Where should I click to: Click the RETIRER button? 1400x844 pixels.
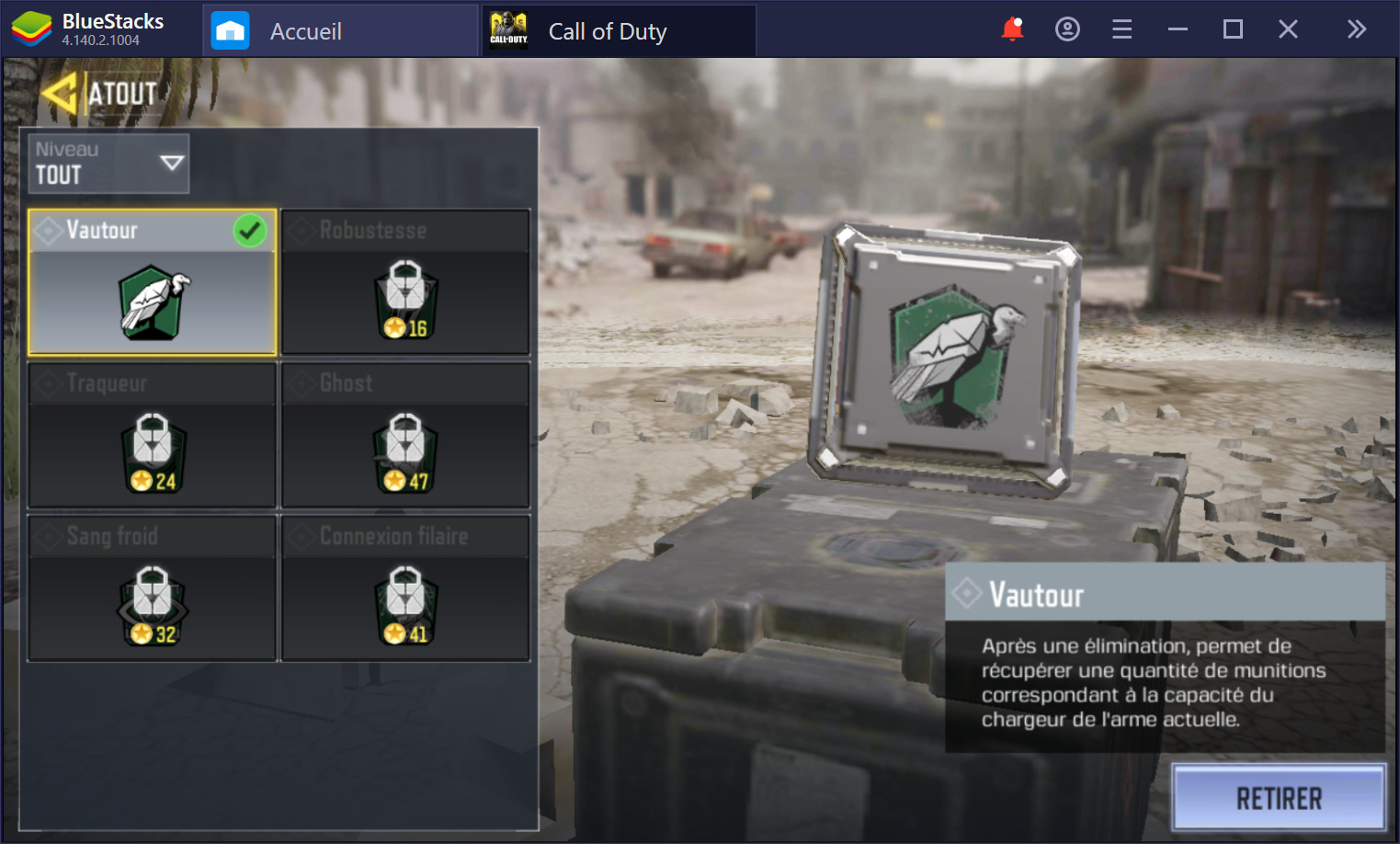1279,797
